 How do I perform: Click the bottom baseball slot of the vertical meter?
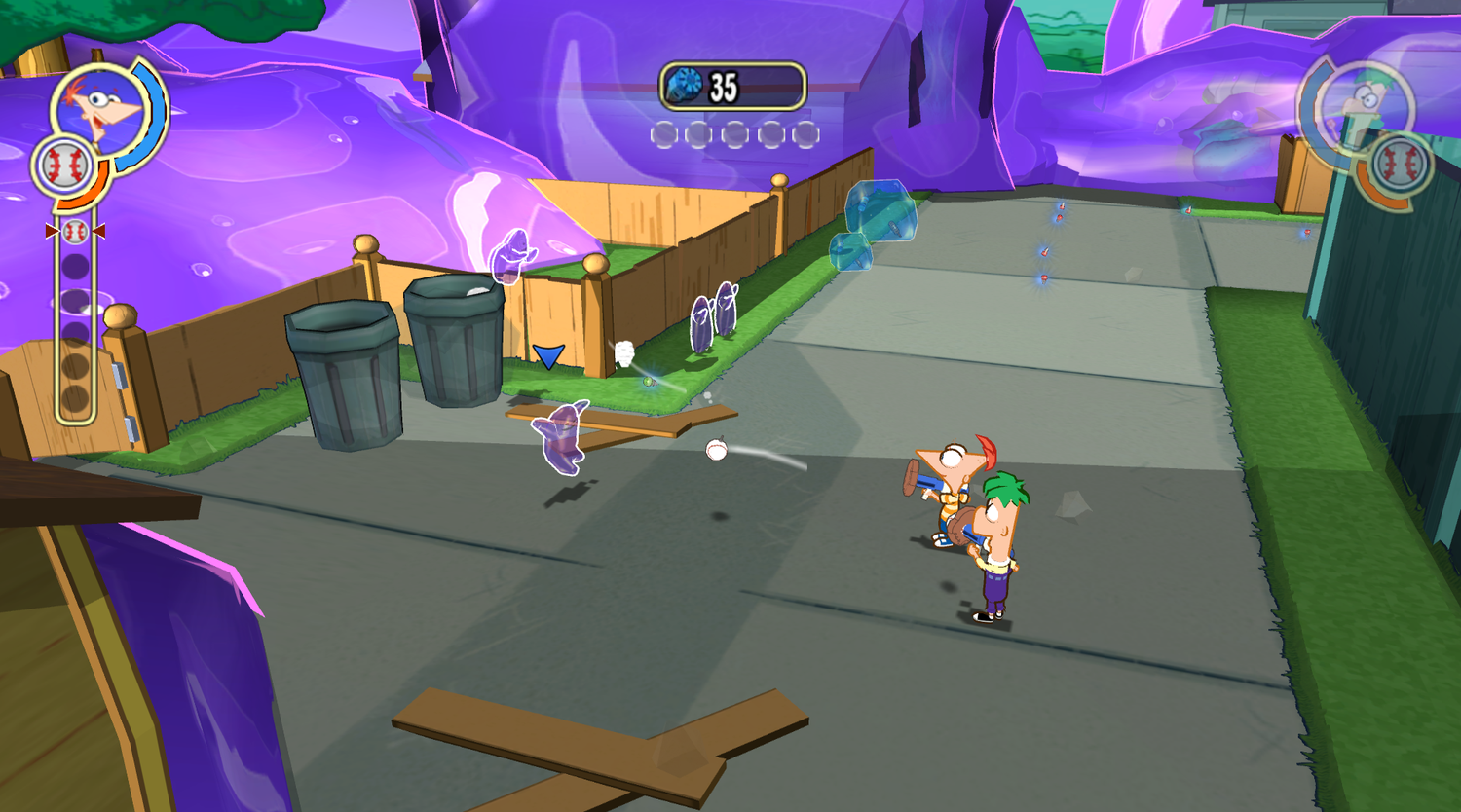[75, 393]
